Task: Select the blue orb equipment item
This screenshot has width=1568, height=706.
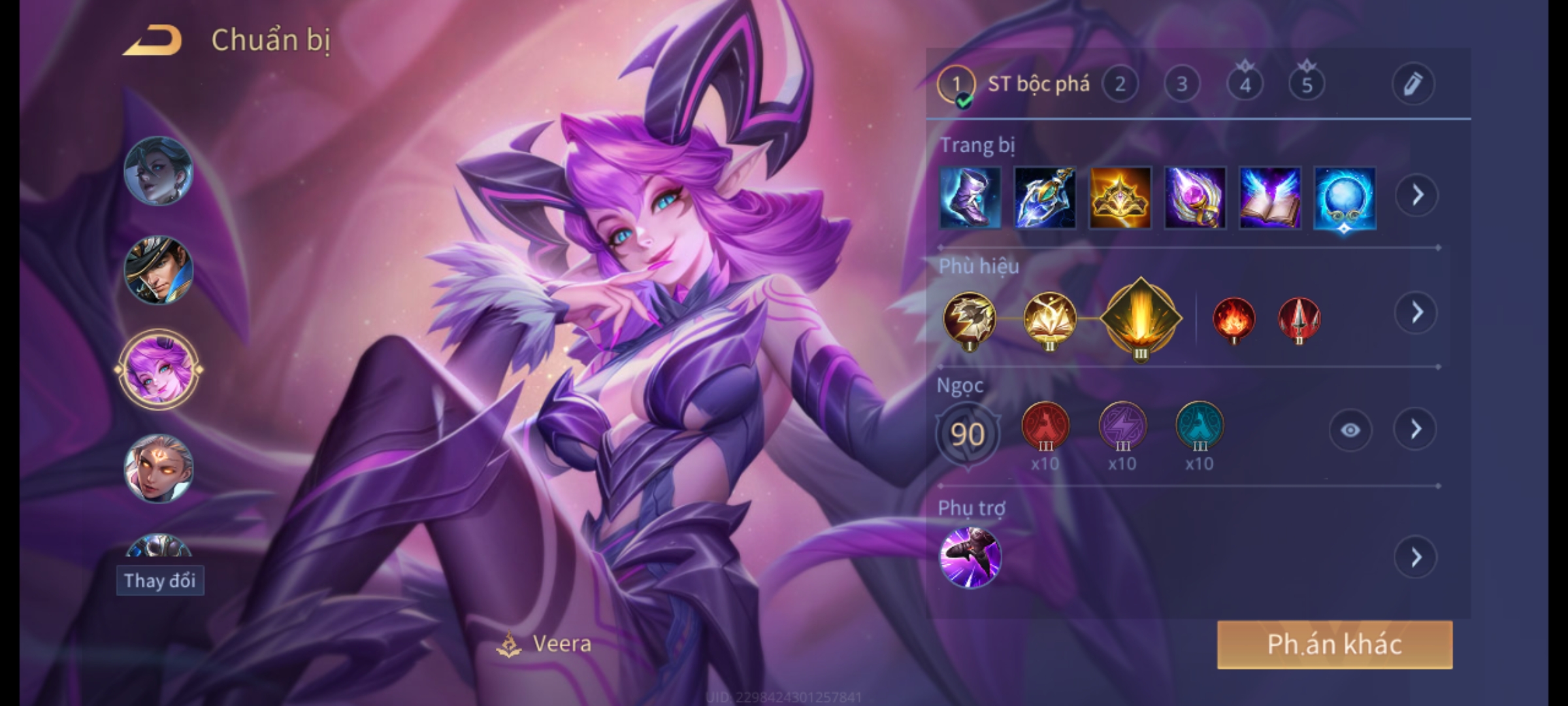Action: click(1345, 197)
